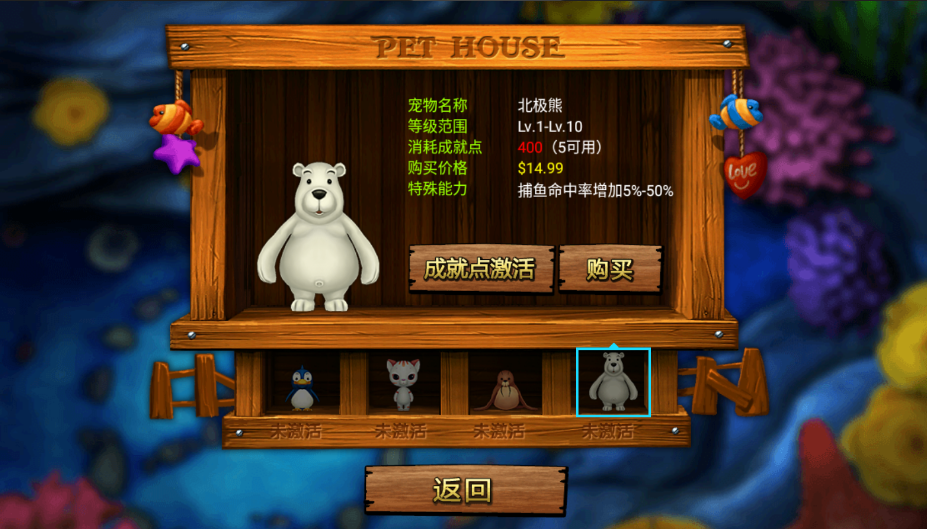The width and height of the screenshot is (927, 529).
Task: Choose the white cat pet thumbnail
Action: [x=403, y=384]
